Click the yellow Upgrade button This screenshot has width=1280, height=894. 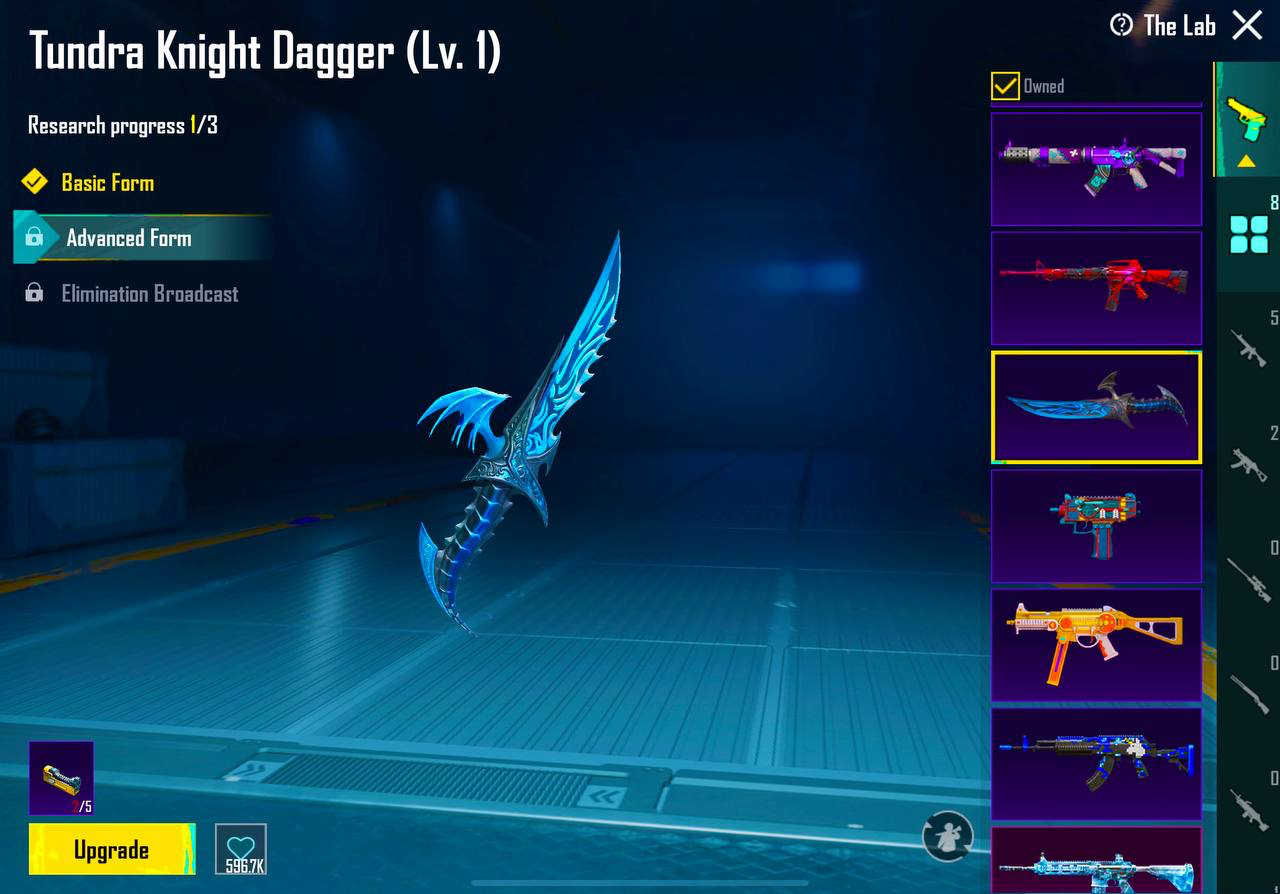pos(111,850)
